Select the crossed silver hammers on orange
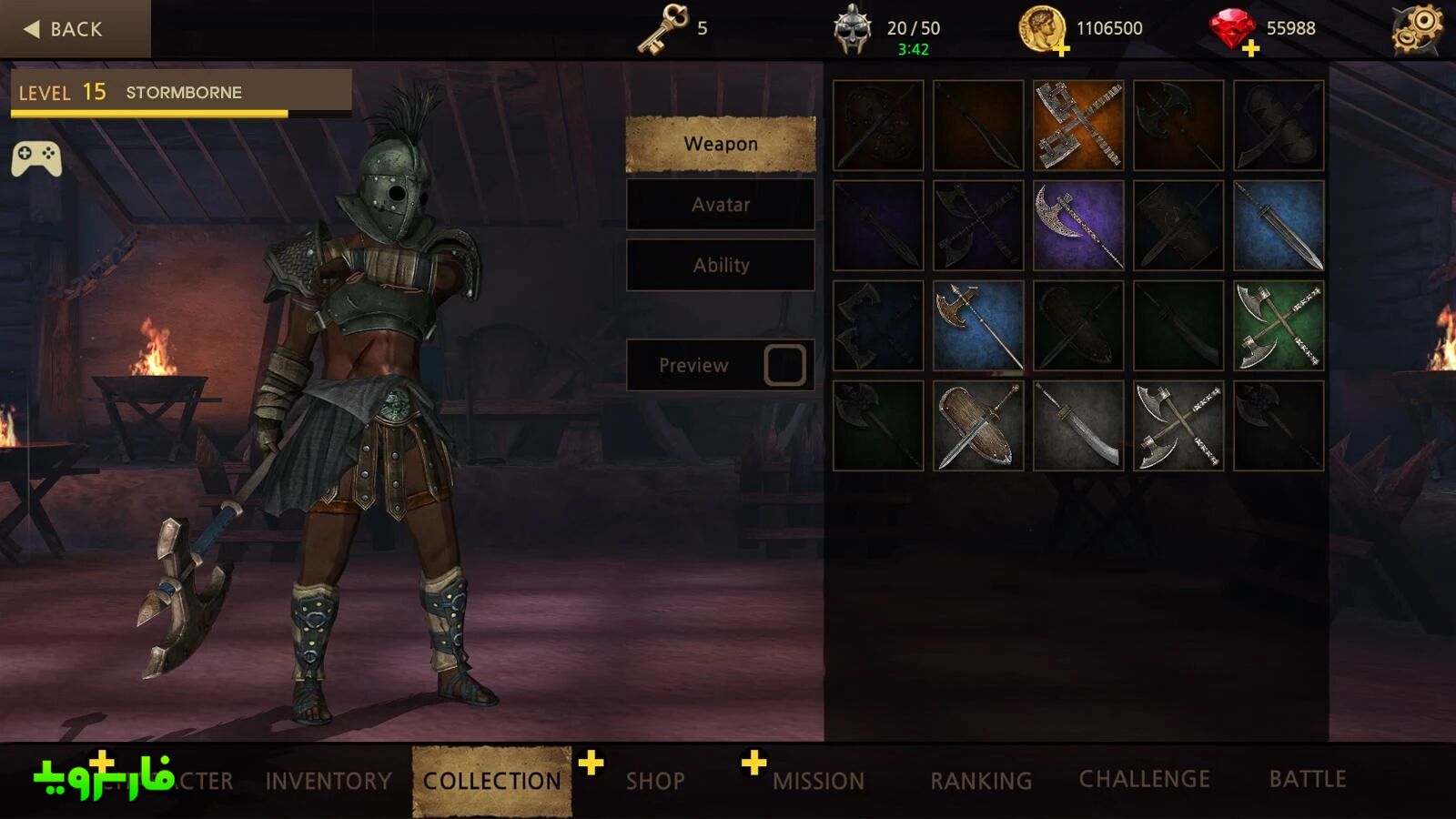 (1078, 126)
